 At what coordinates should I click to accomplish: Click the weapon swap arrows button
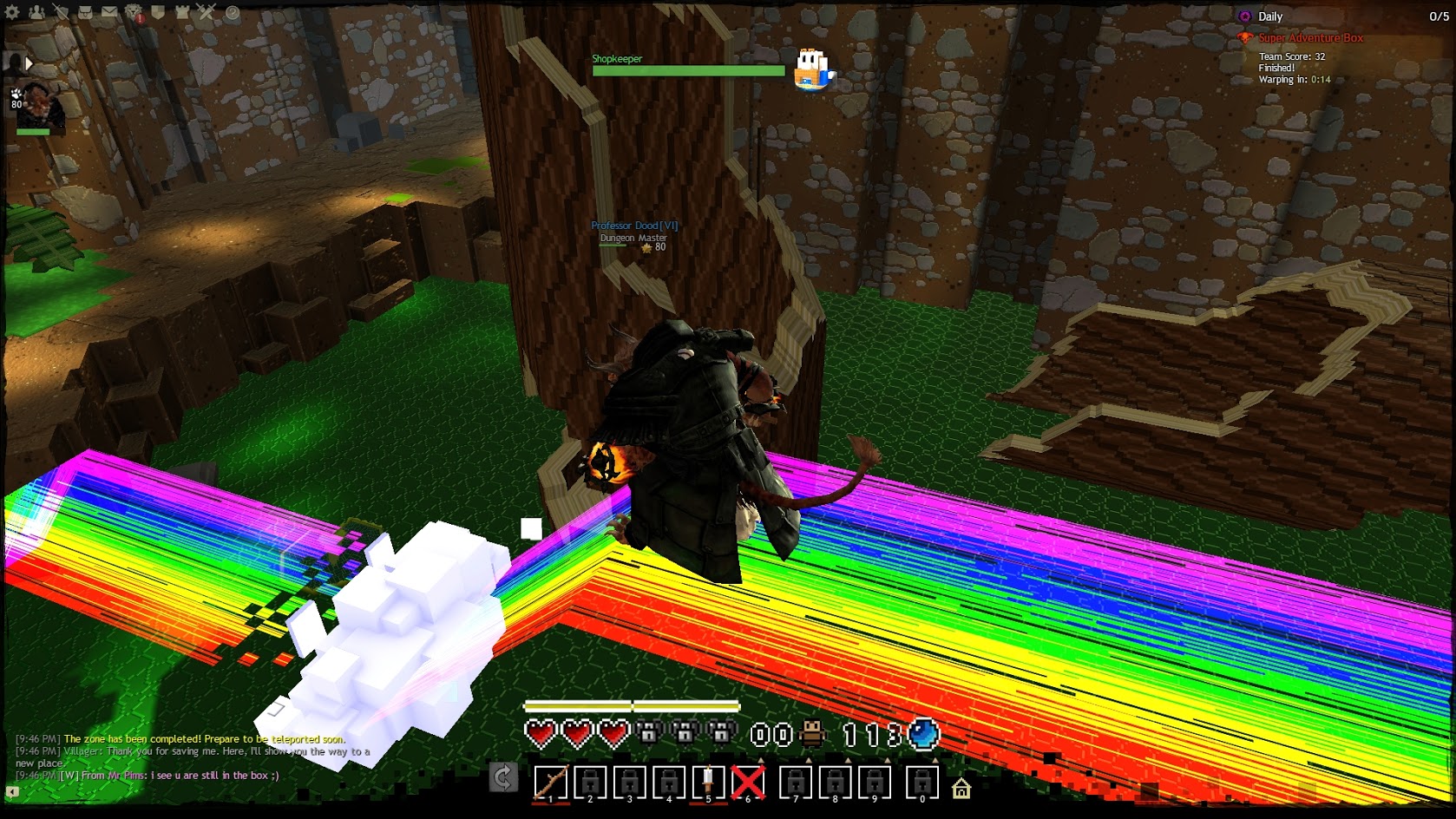tap(503, 777)
